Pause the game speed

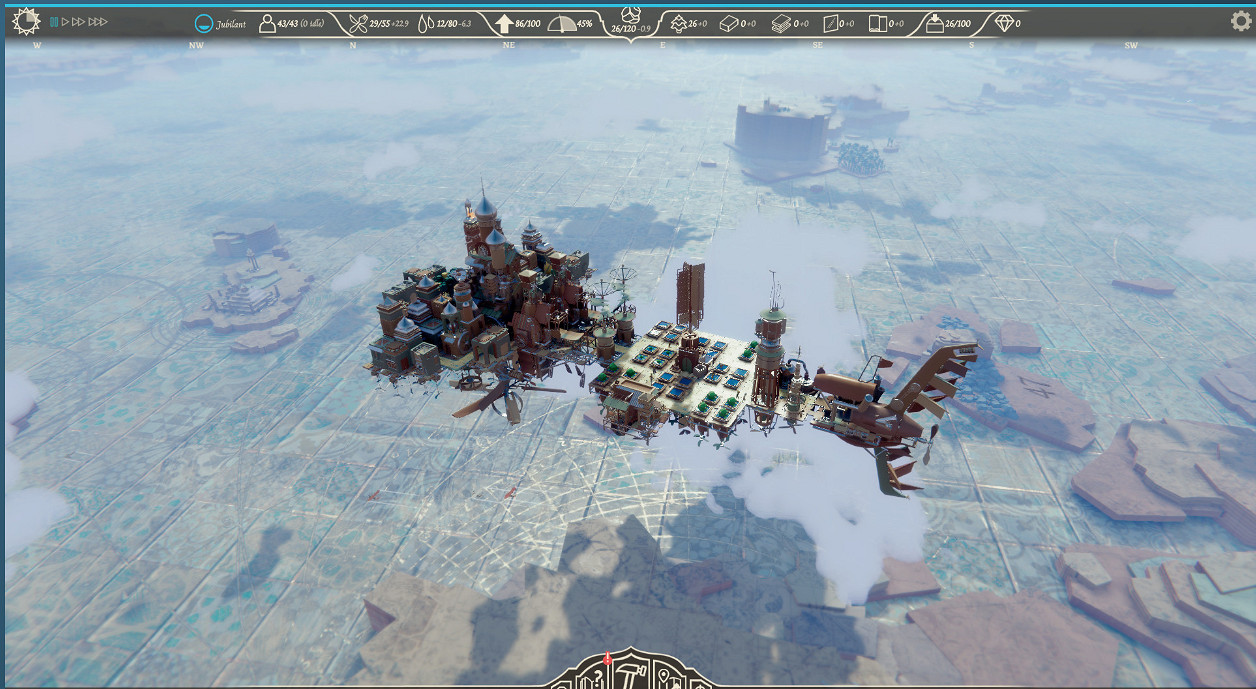click(54, 21)
